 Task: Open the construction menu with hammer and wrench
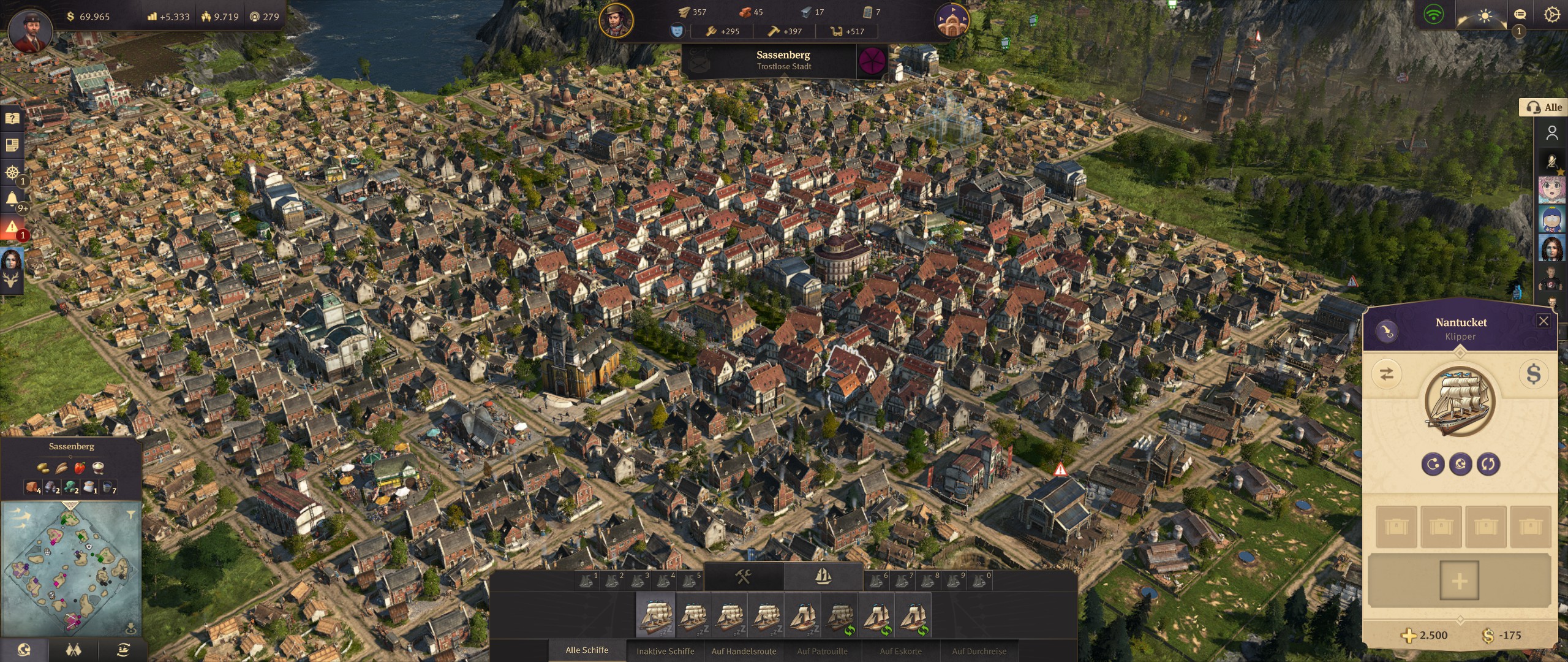(744, 577)
